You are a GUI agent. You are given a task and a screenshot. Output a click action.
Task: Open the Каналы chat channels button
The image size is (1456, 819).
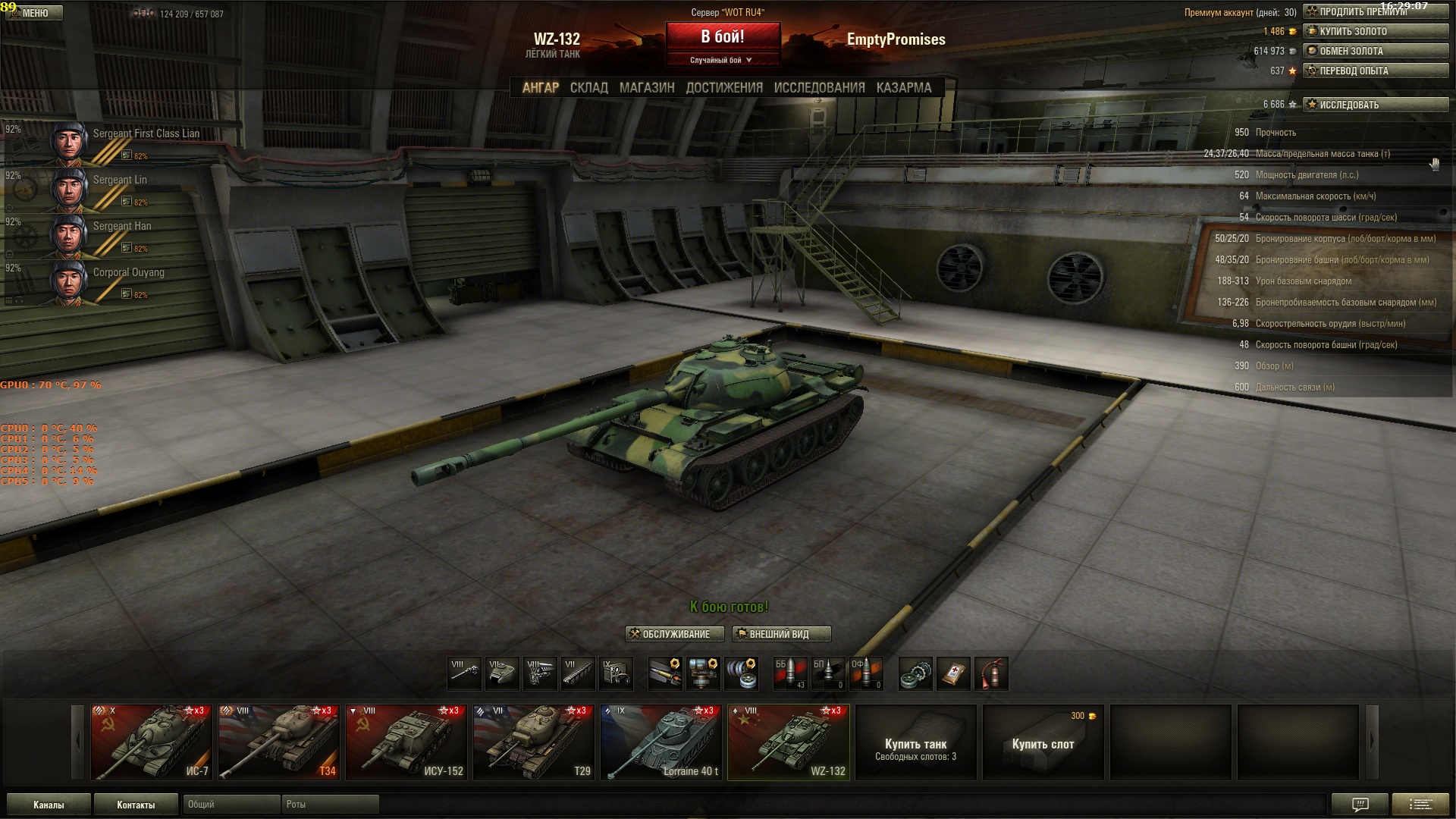(49, 805)
